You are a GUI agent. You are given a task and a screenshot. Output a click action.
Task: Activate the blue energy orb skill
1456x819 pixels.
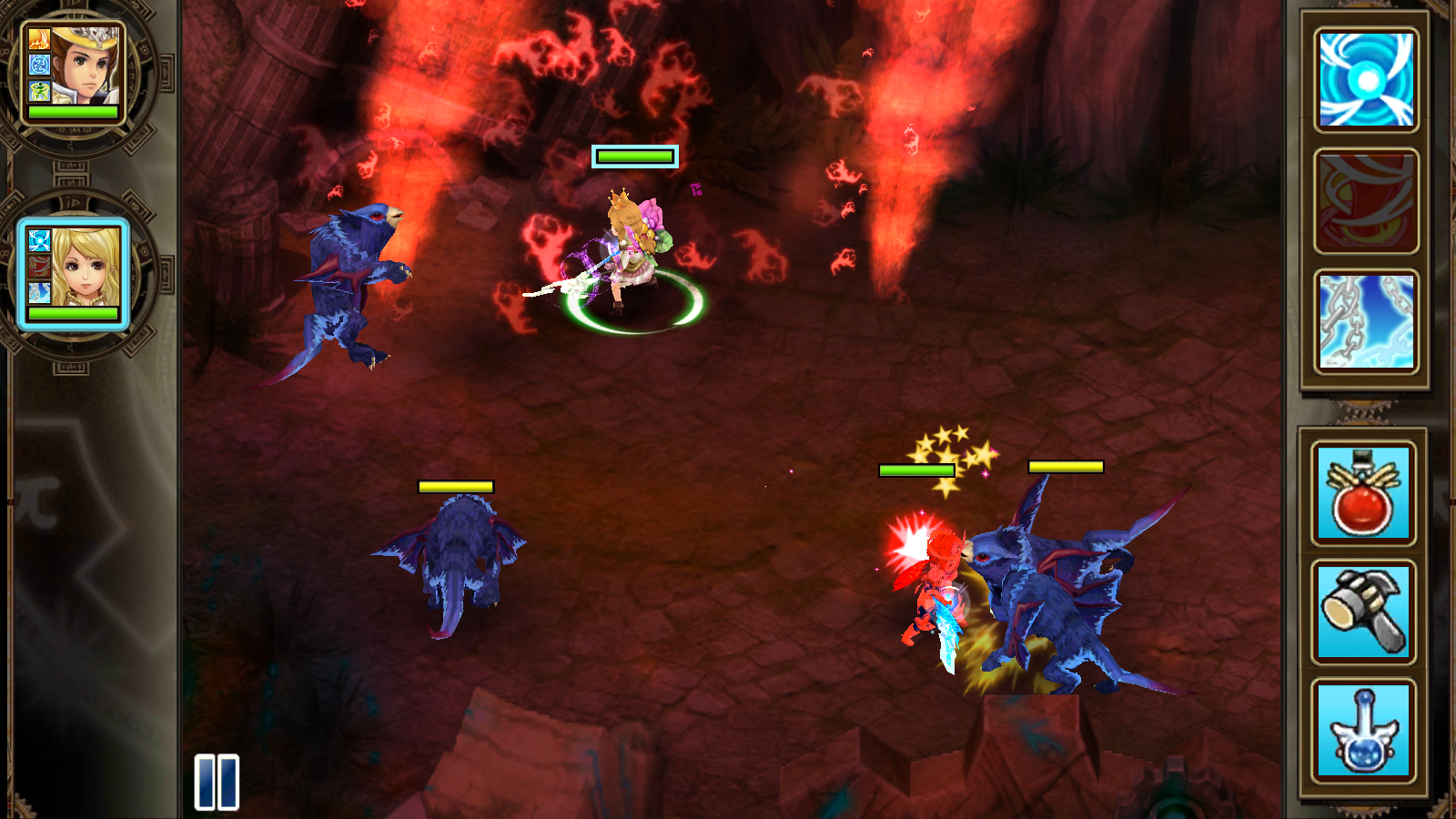(1366, 80)
